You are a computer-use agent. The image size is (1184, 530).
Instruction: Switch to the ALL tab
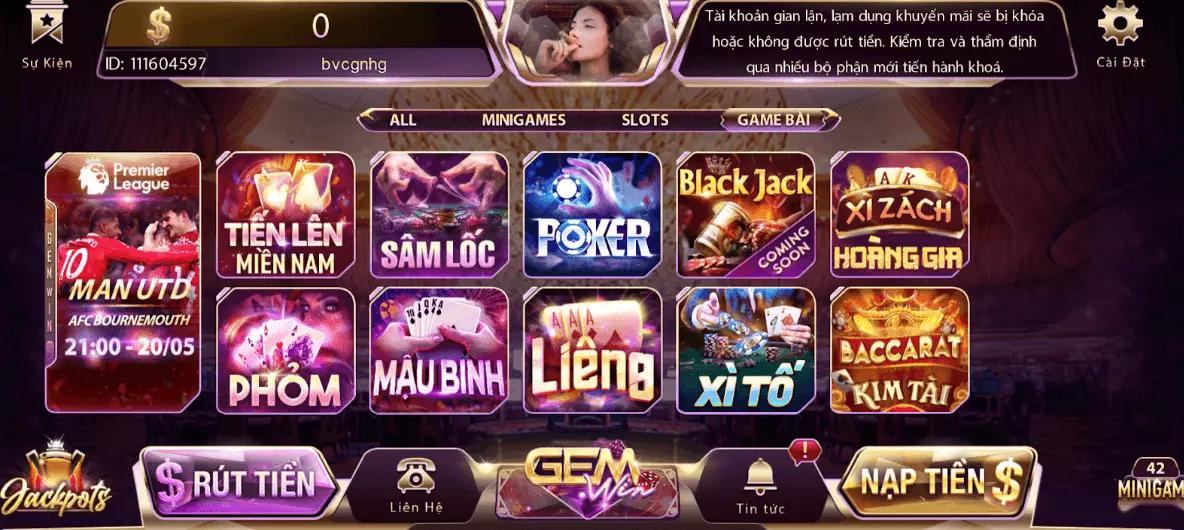click(x=403, y=120)
